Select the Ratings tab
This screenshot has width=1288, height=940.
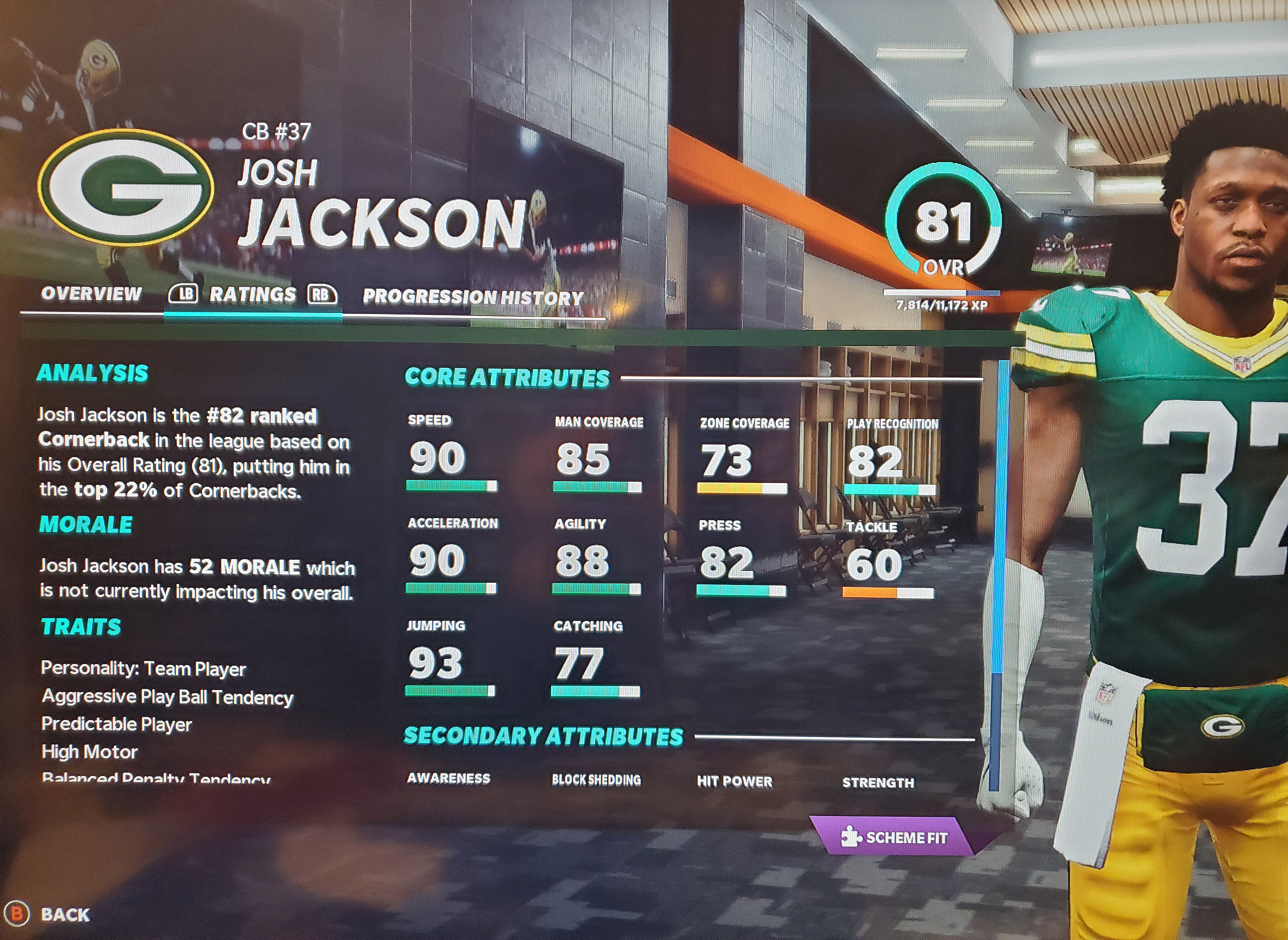click(x=253, y=295)
